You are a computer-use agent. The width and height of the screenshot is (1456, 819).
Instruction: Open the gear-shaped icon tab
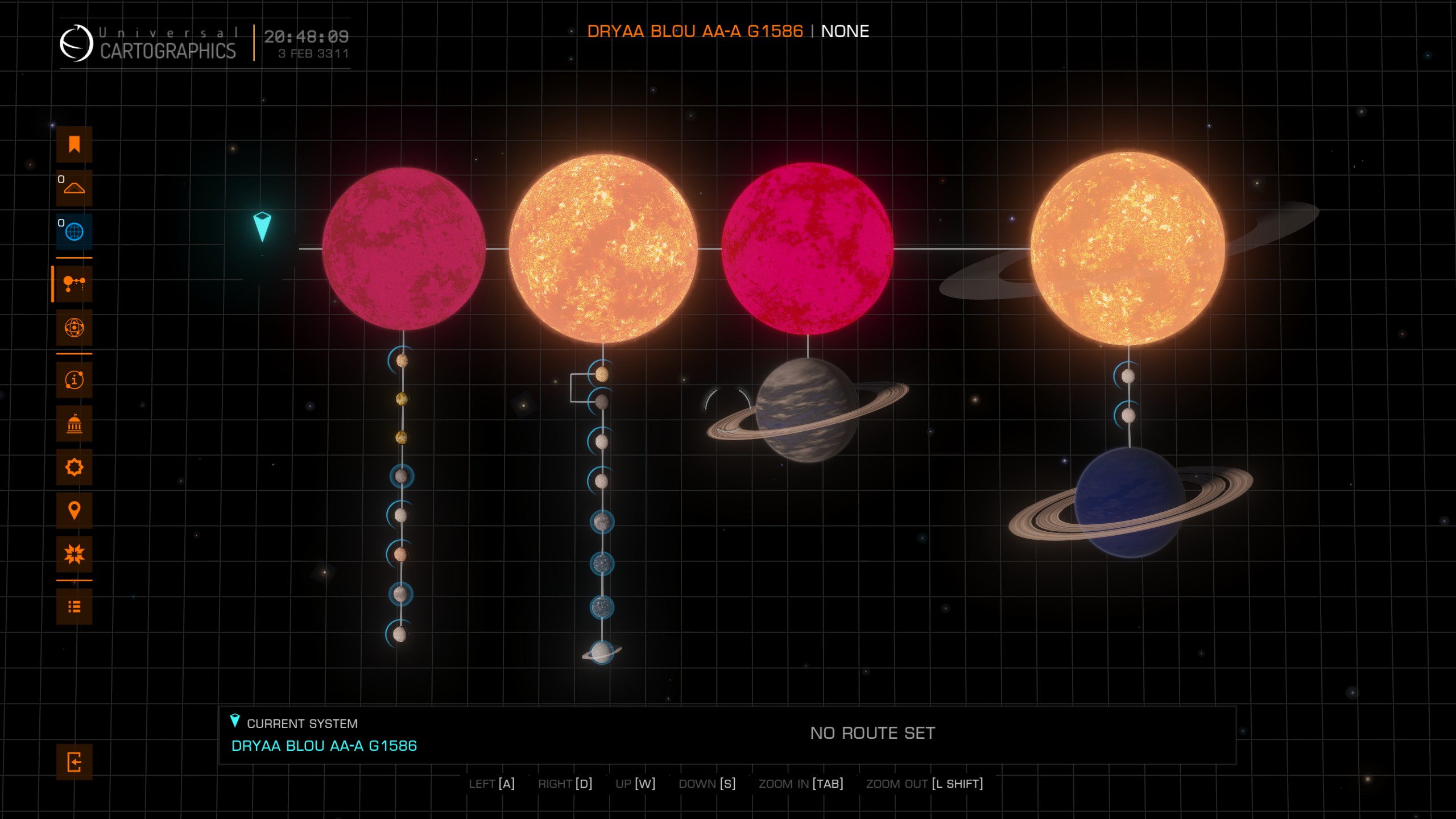74,467
